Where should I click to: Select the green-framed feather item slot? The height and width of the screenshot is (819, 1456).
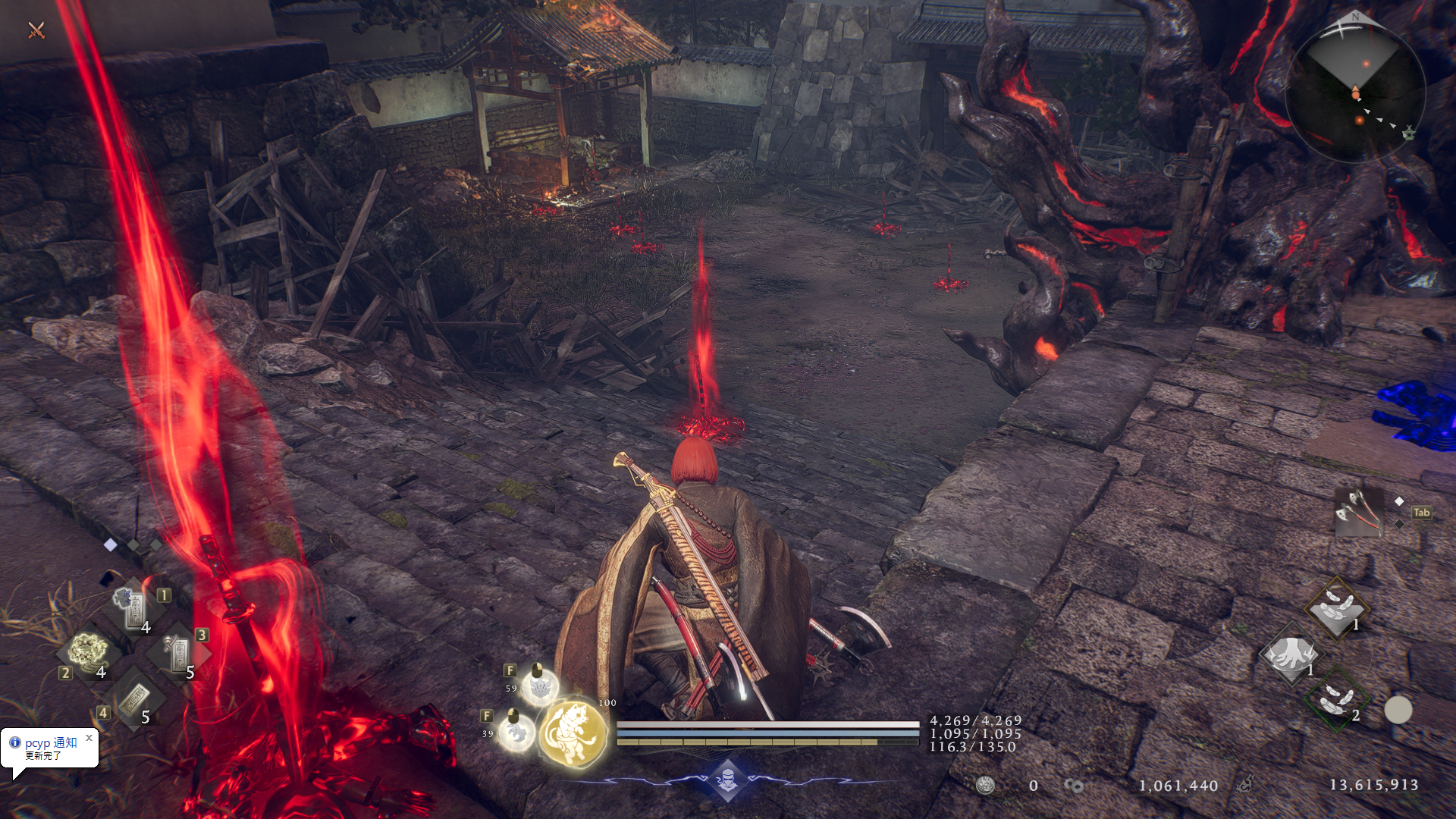[1335, 699]
